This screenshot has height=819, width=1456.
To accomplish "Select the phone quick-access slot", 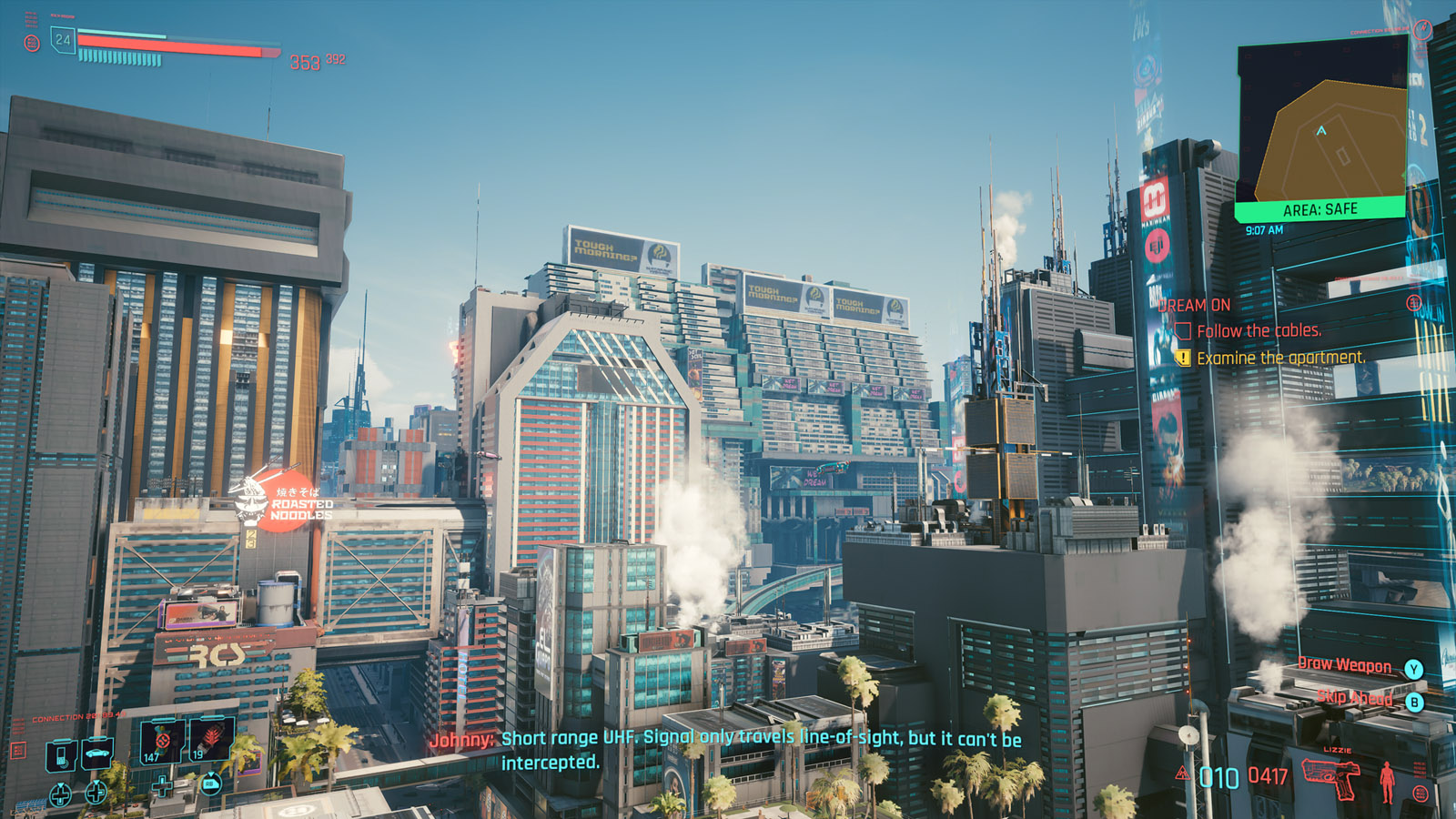I will tap(61, 754).
